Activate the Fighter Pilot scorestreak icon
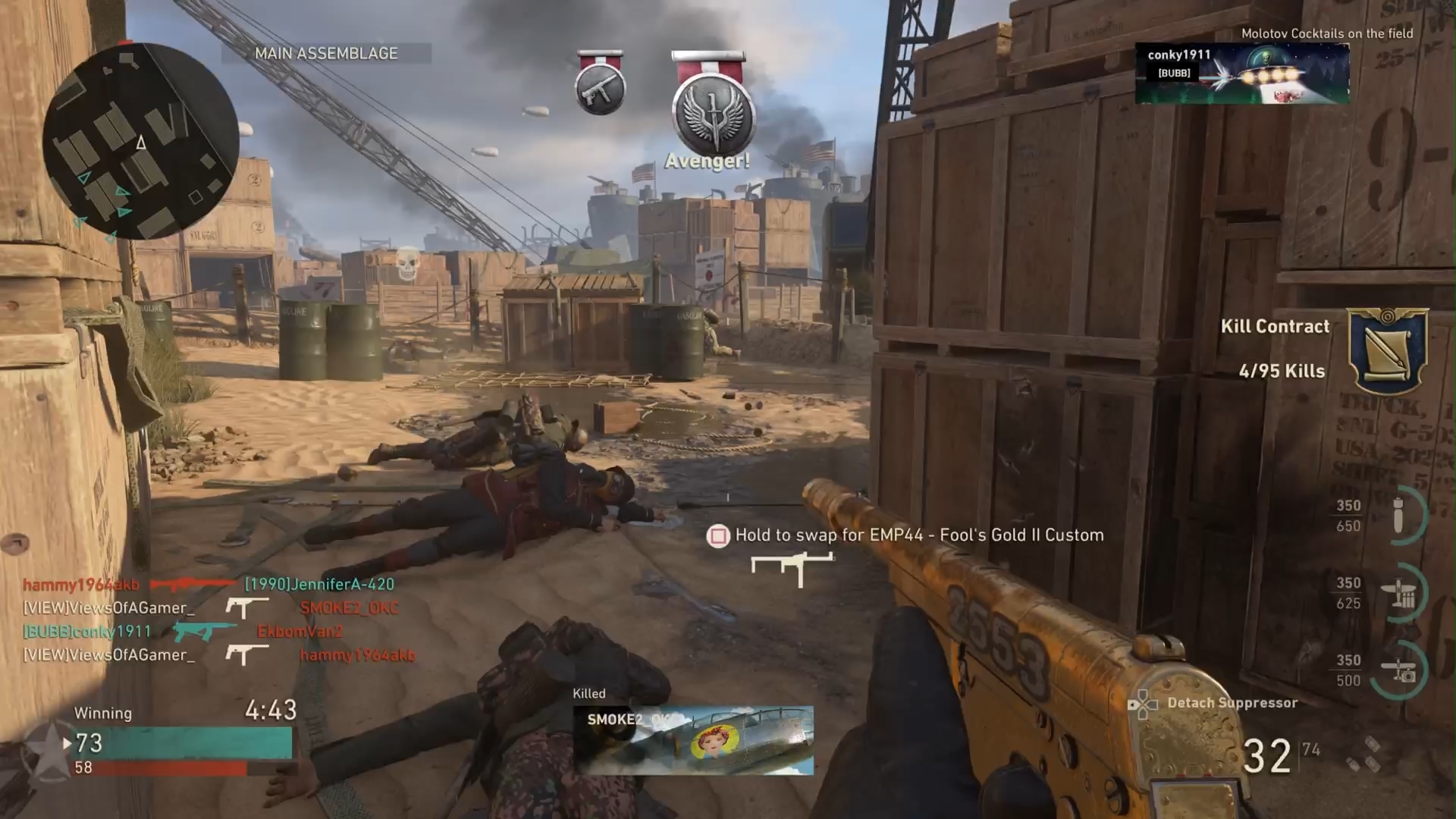This screenshot has width=1456, height=819. point(1399,593)
